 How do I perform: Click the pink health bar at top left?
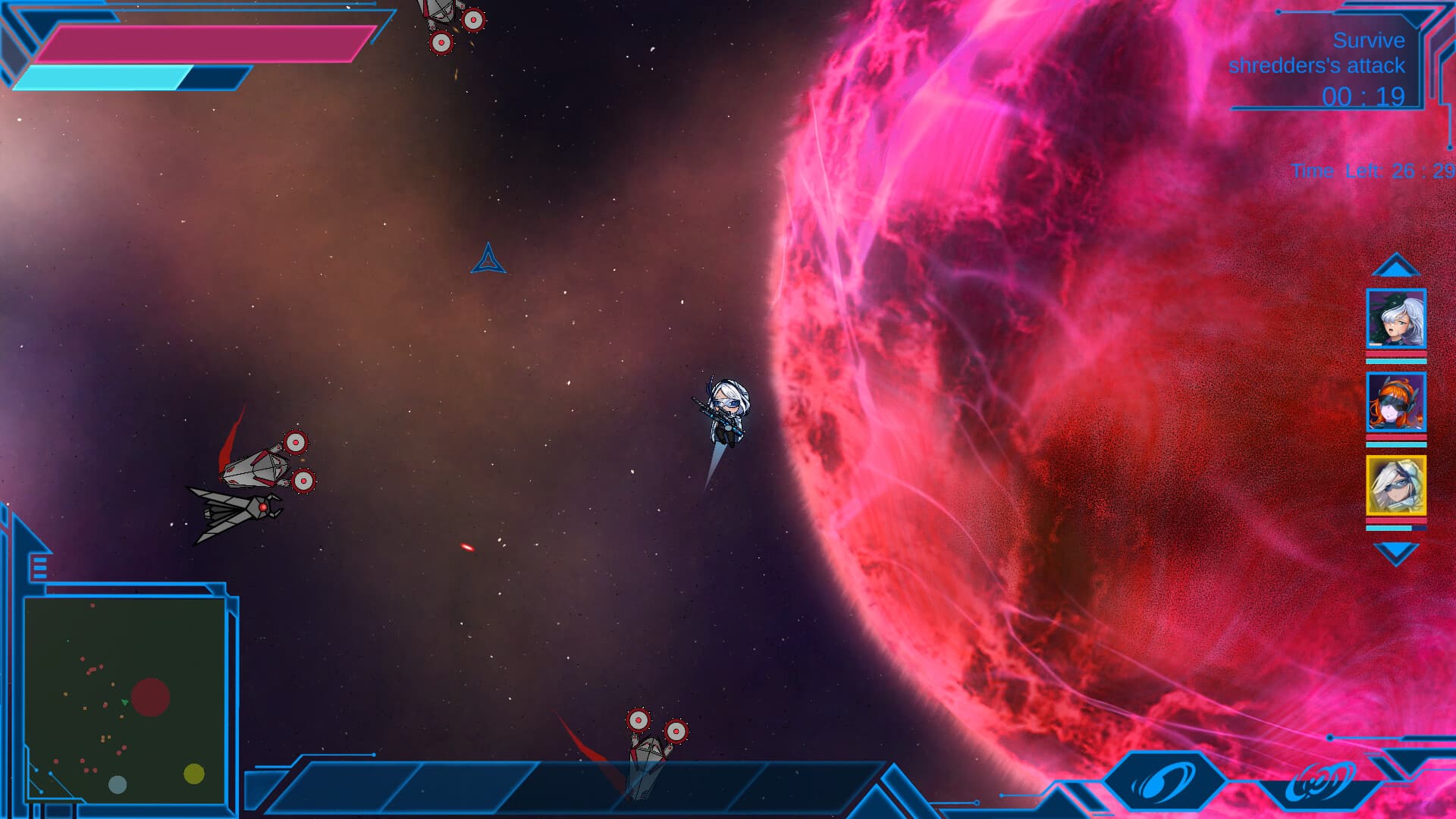point(205,42)
